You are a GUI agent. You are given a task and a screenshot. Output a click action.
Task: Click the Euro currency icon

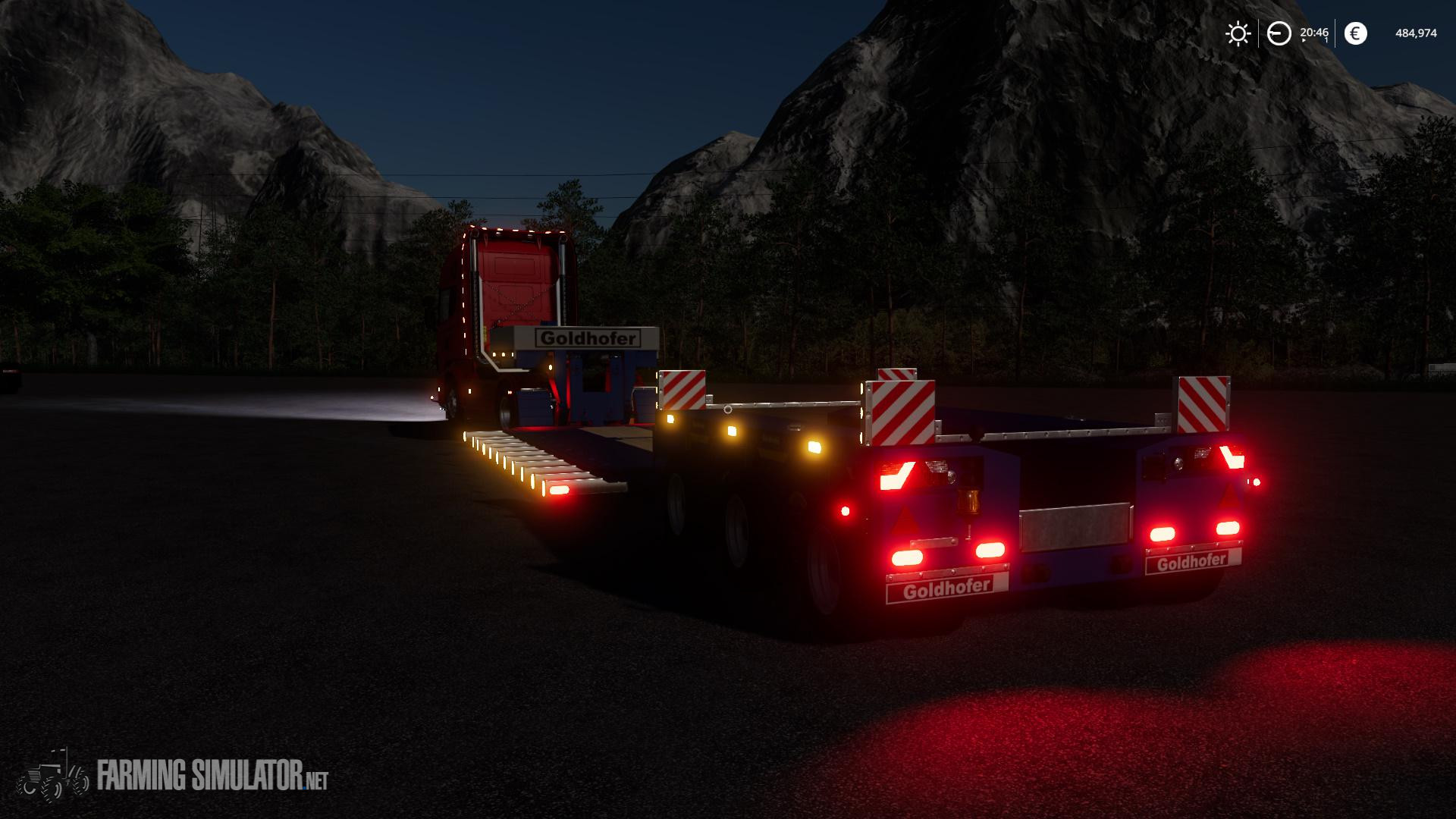pos(1356,33)
